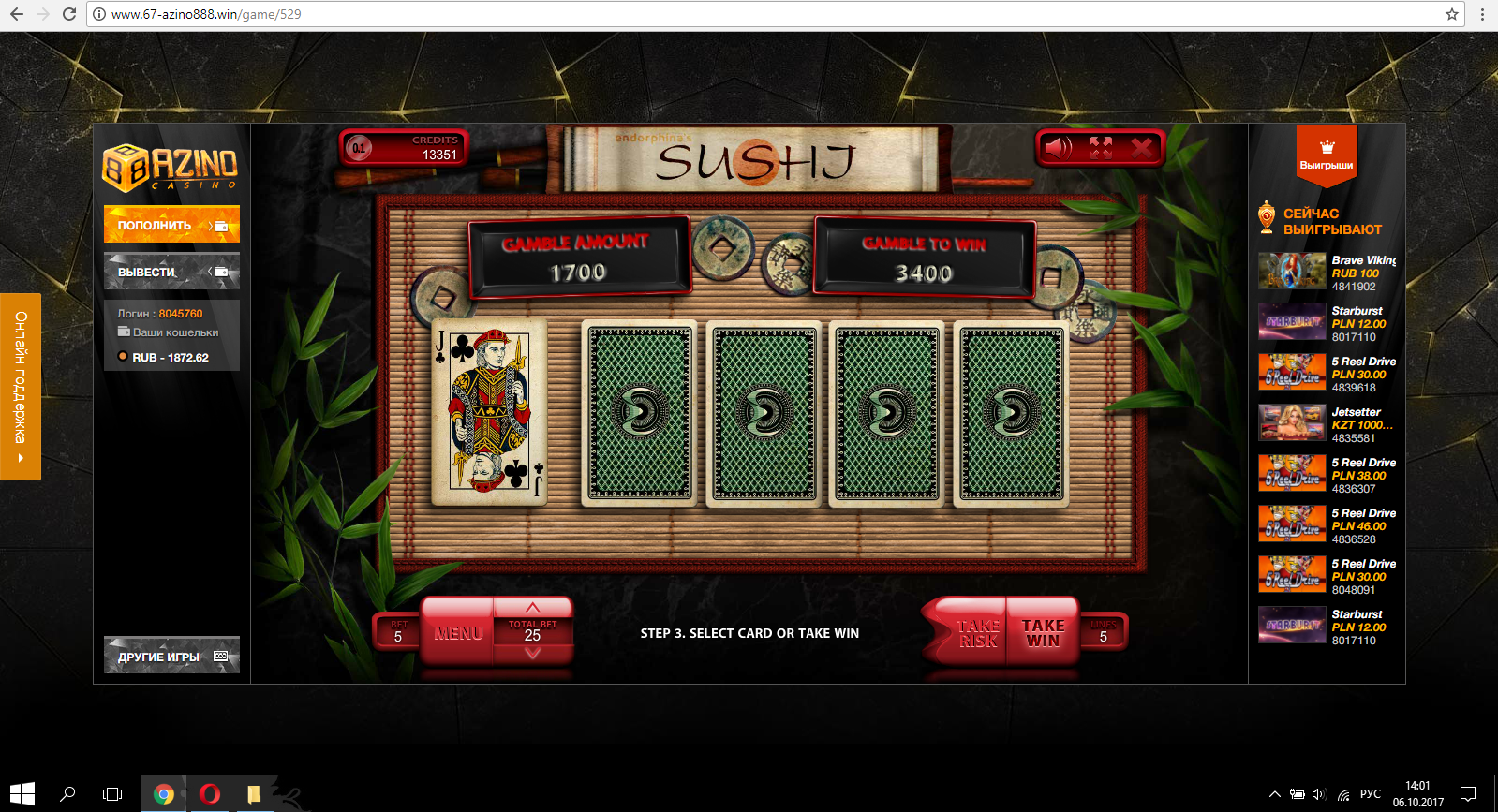The image size is (1498, 812).
Task: Click the Azino 888 casino logo
Action: [x=170, y=167]
